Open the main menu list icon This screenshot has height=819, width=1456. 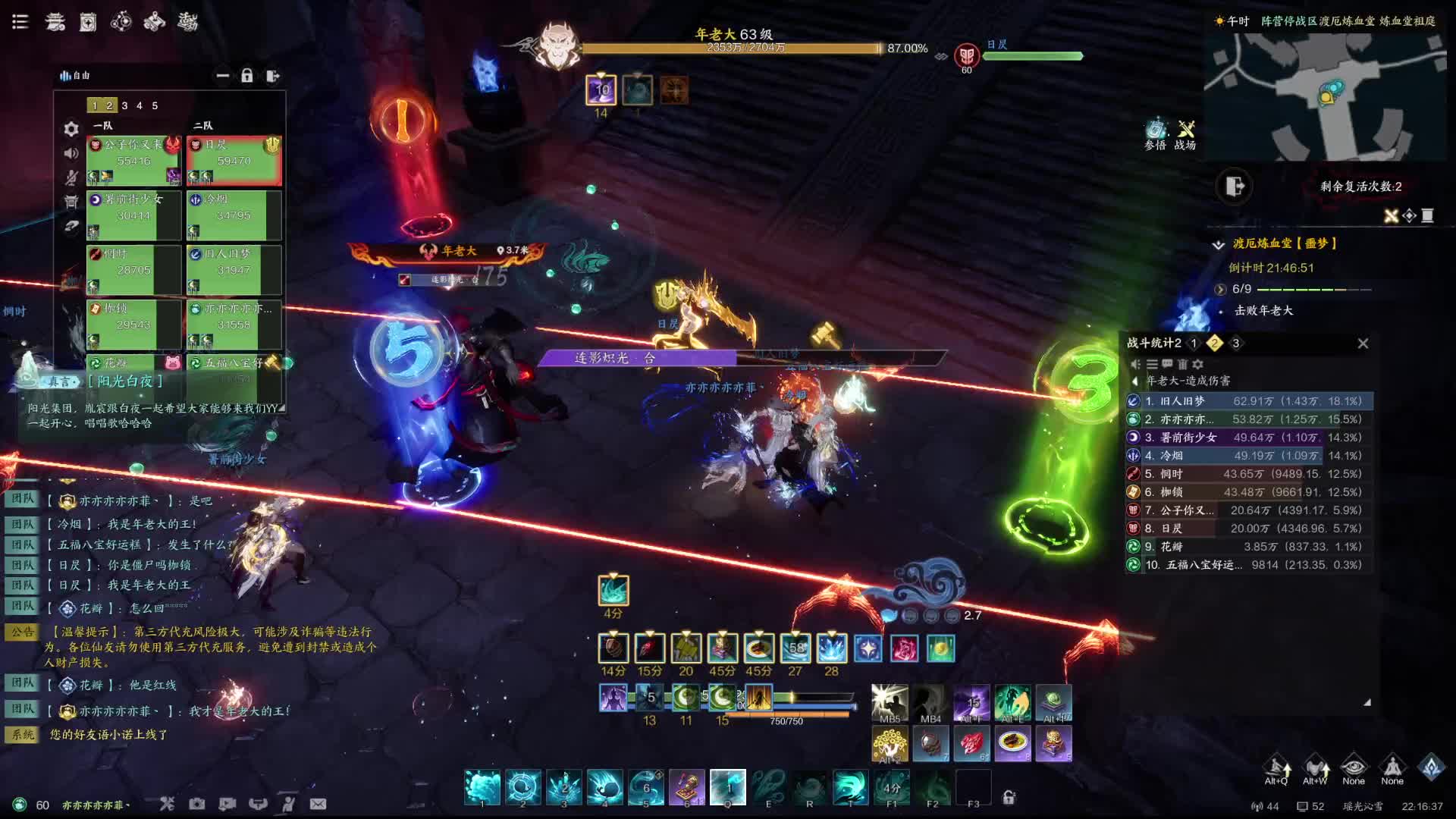[20, 21]
